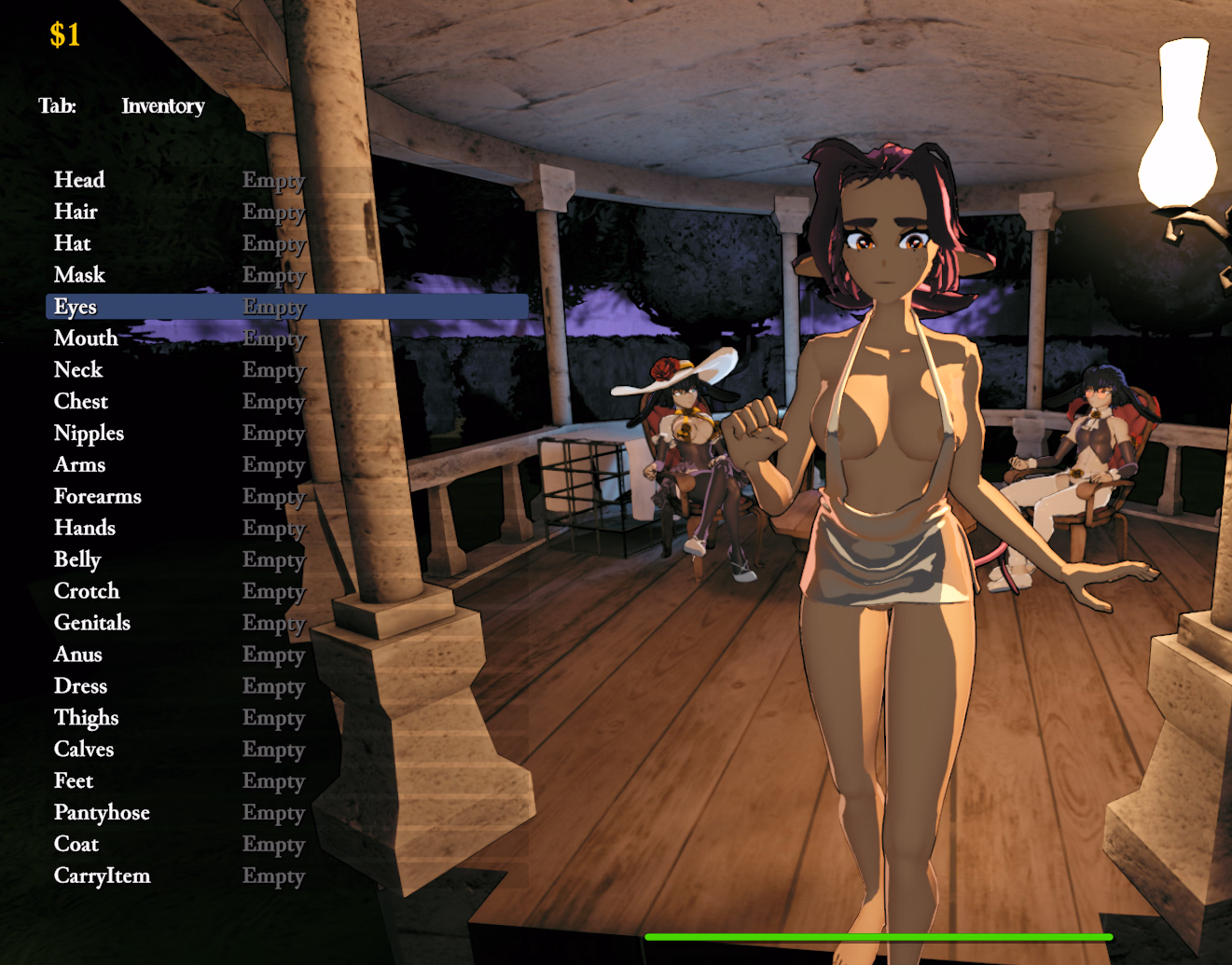Switch to the Inventory tab label
The width and height of the screenshot is (1232, 965).
pyautogui.click(x=163, y=106)
